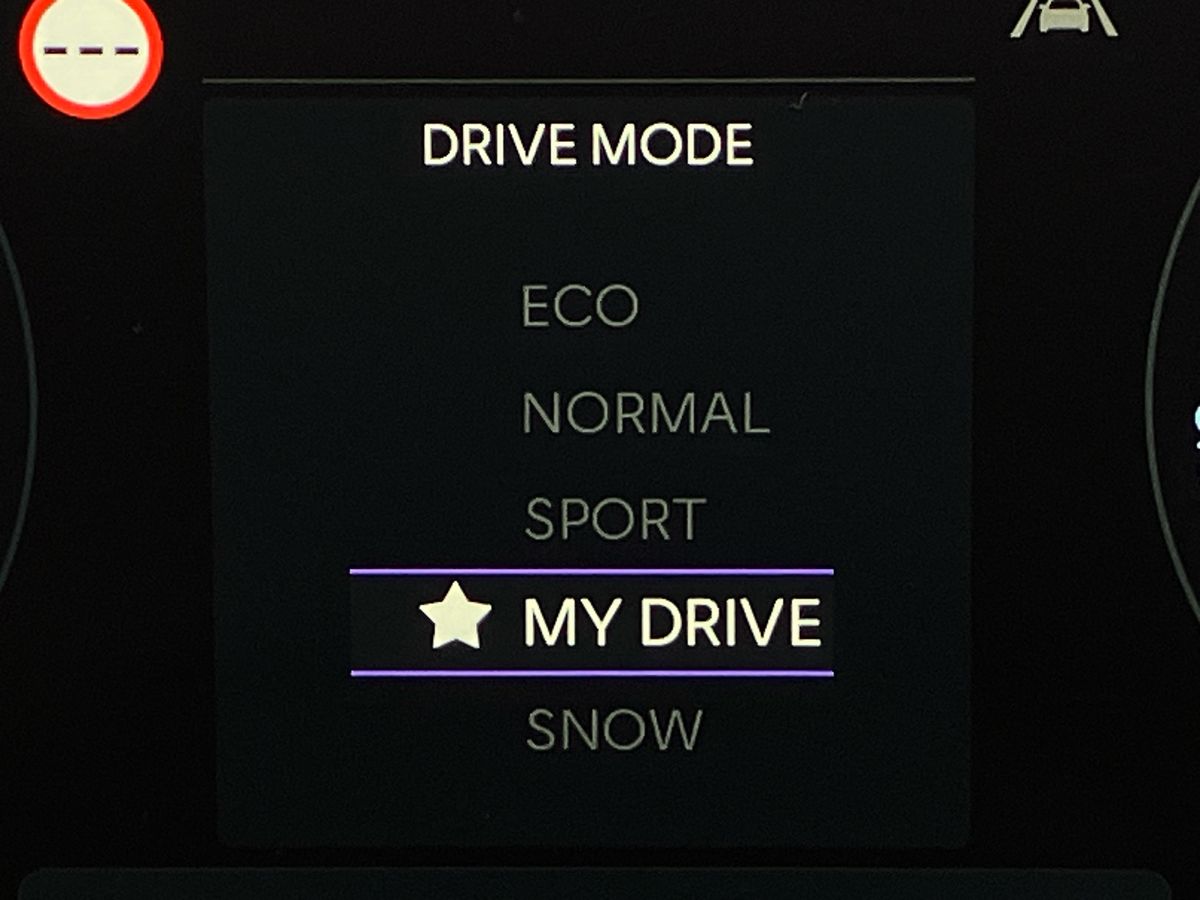Choose the NORMAL drive mode
1200x900 pixels.
click(645, 413)
